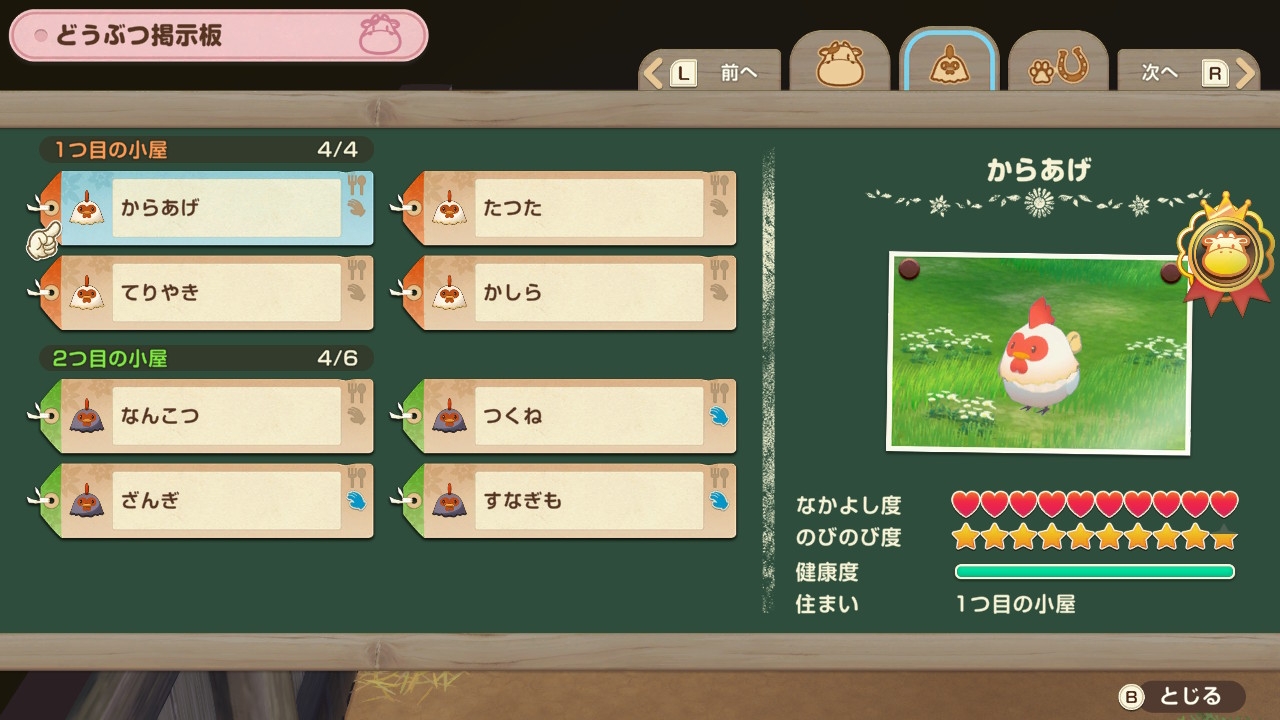Open the chicken tab

[948, 66]
